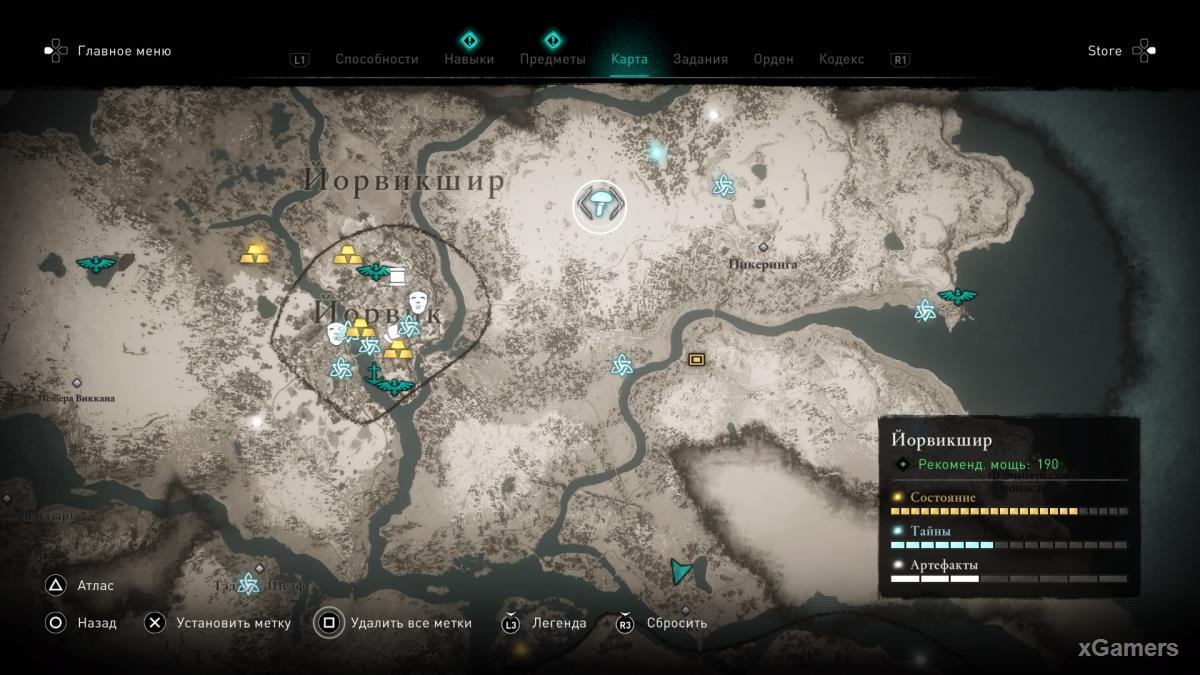Select the anchor harbor marker in Йорвик
The height and width of the screenshot is (675, 1200).
point(374,374)
